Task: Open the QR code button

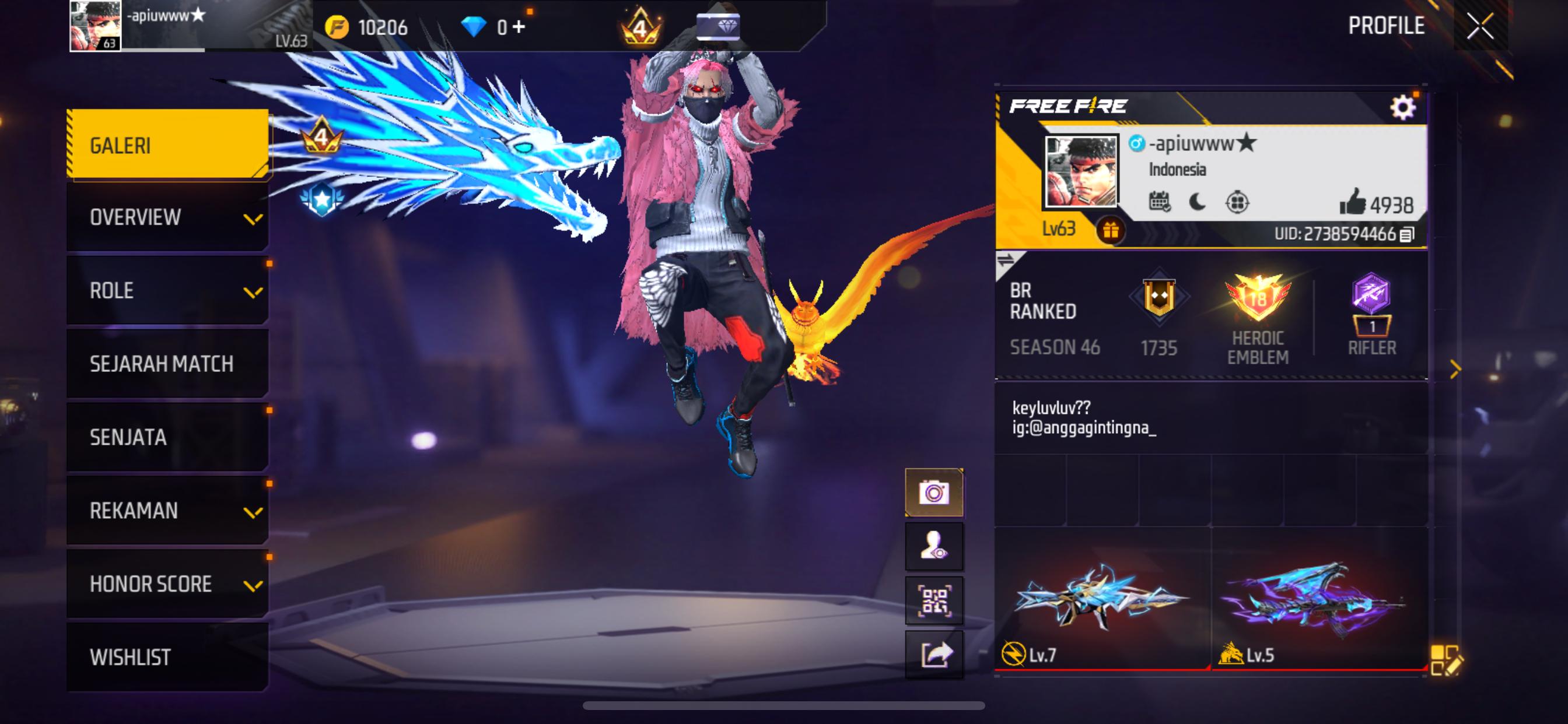Action: point(934,600)
